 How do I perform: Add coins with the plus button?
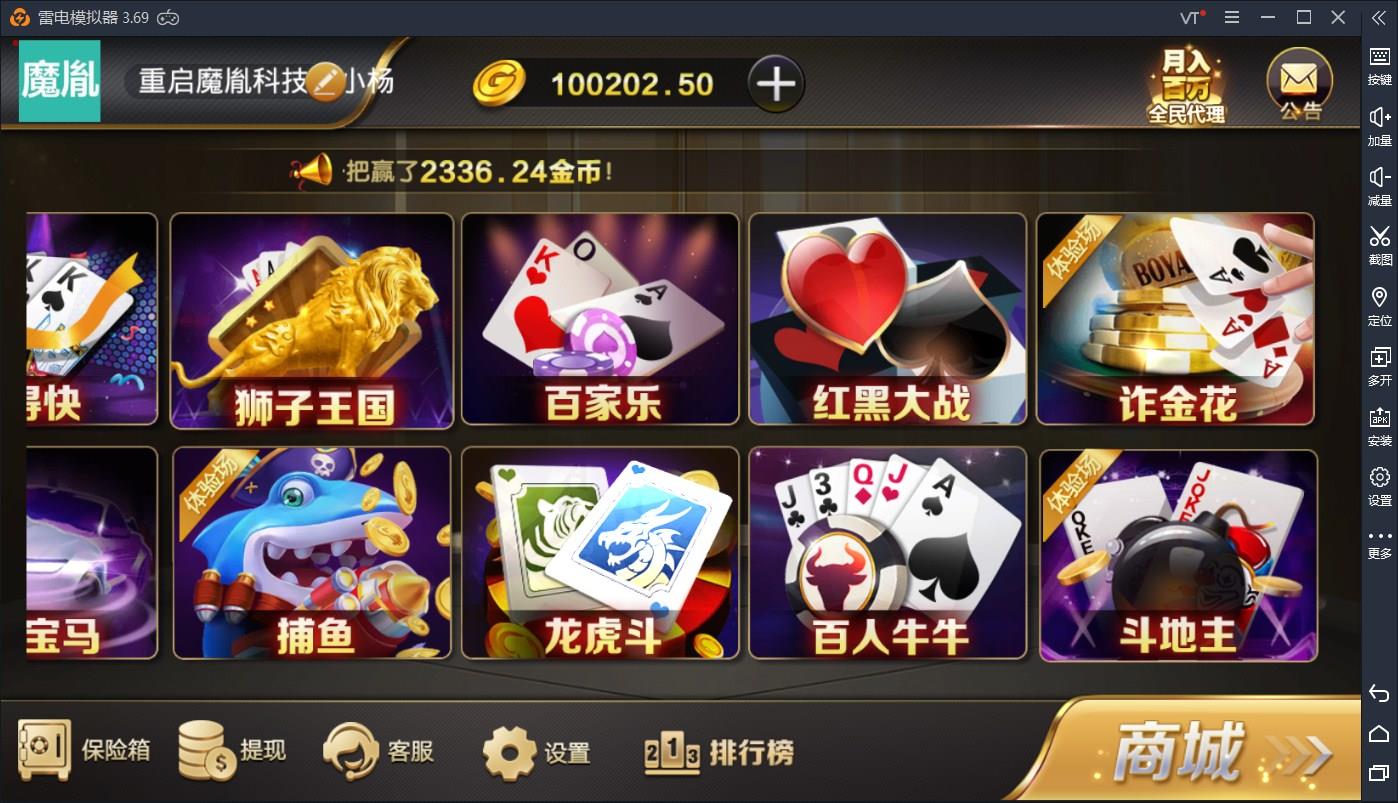coord(775,84)
